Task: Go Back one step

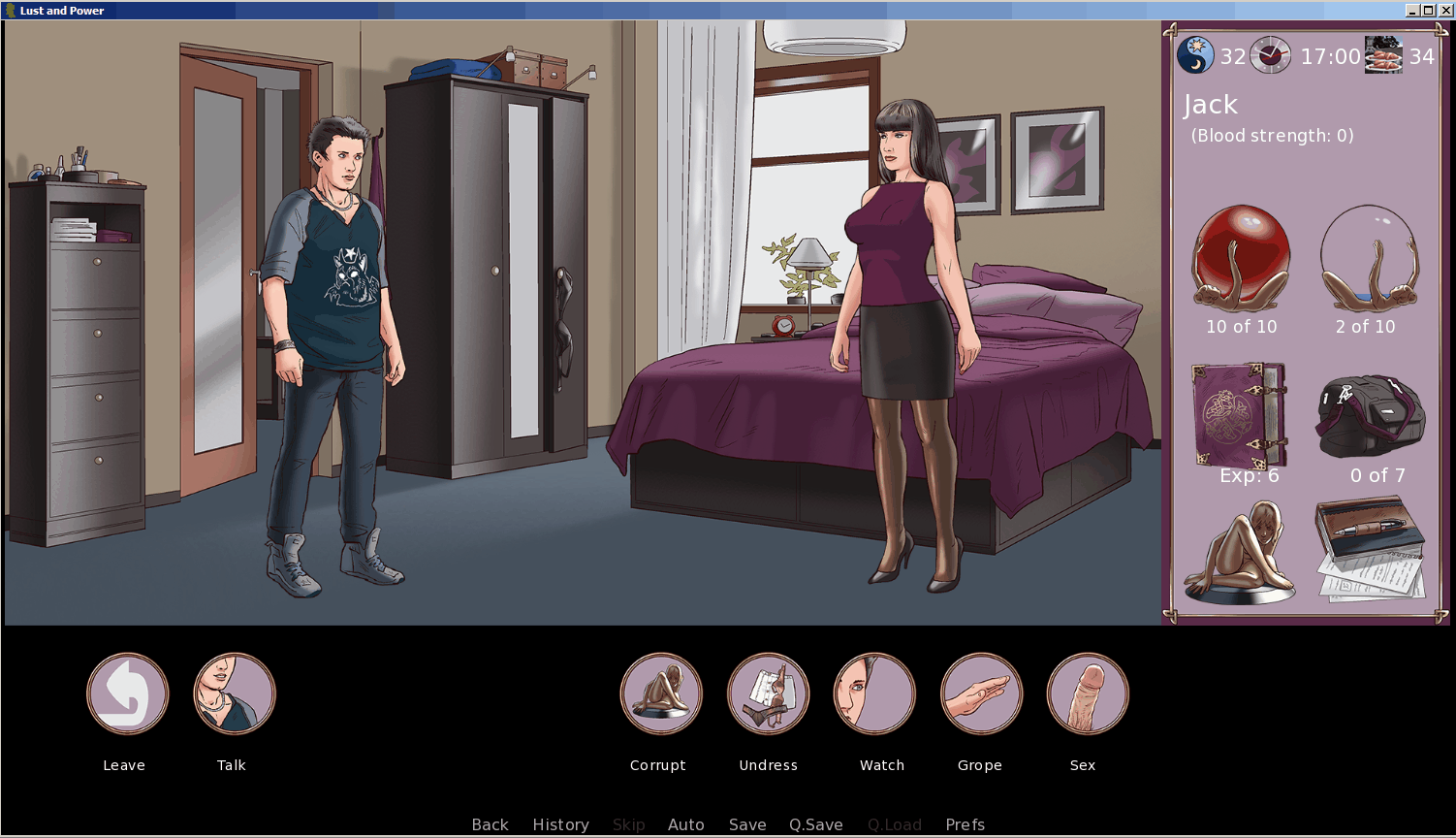Action: click(x=490, y=824)
